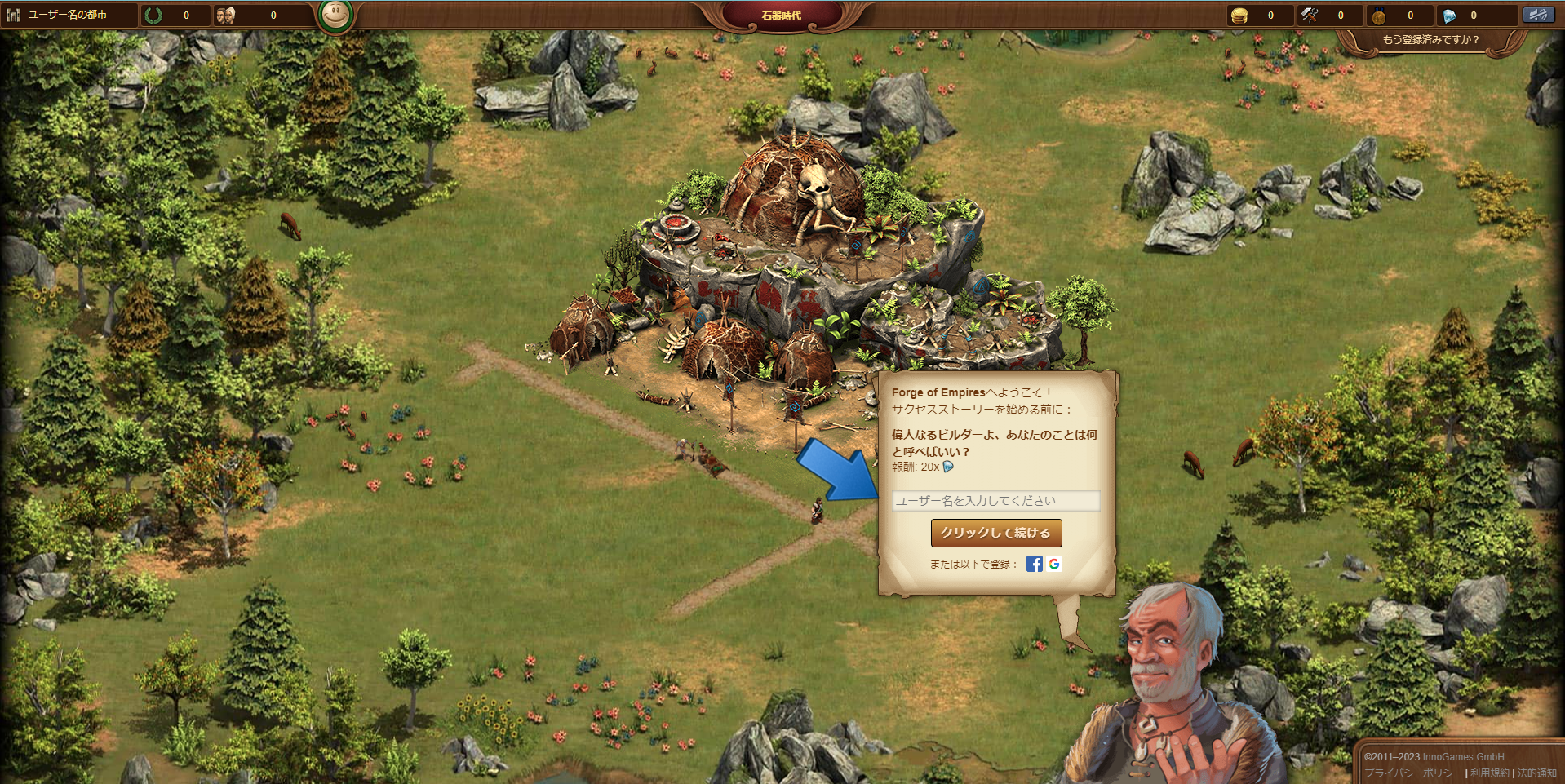Click the gold coins resource icon

pyautogui.click(x=1239, y=16)
